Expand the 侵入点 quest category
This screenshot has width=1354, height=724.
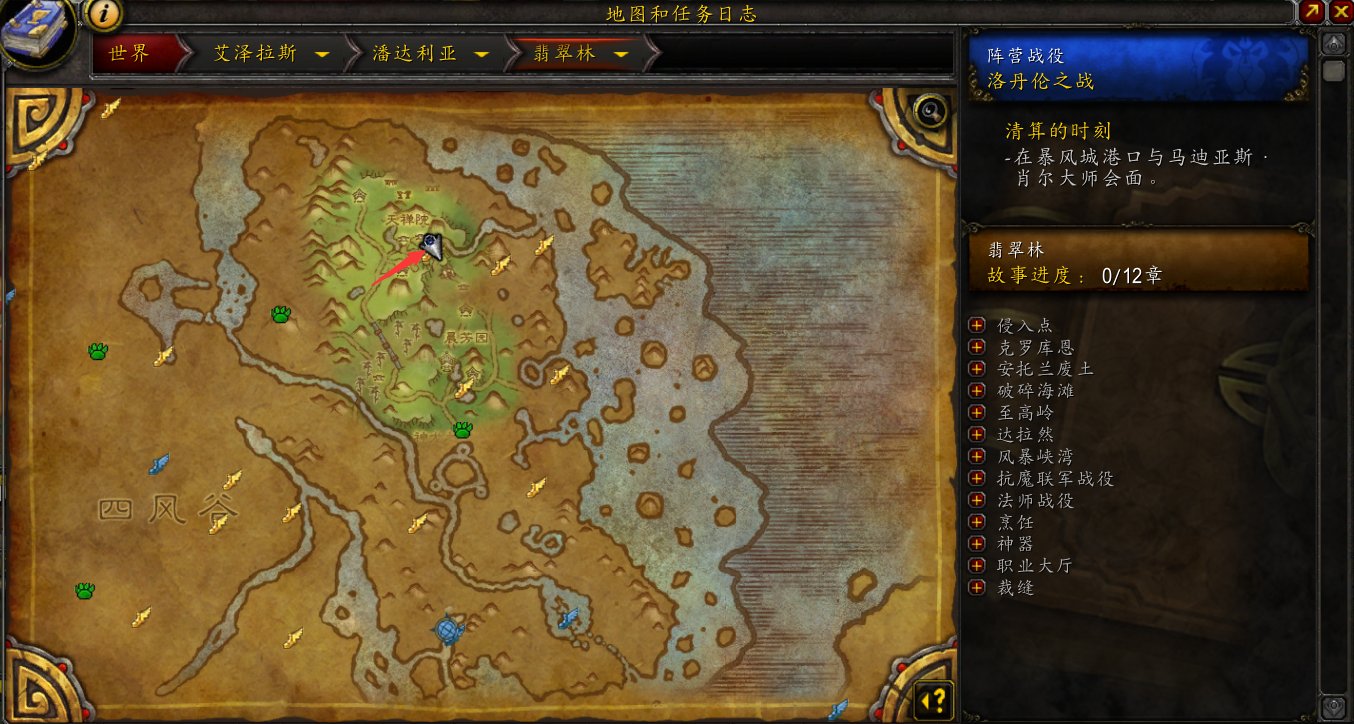(977, 326)
